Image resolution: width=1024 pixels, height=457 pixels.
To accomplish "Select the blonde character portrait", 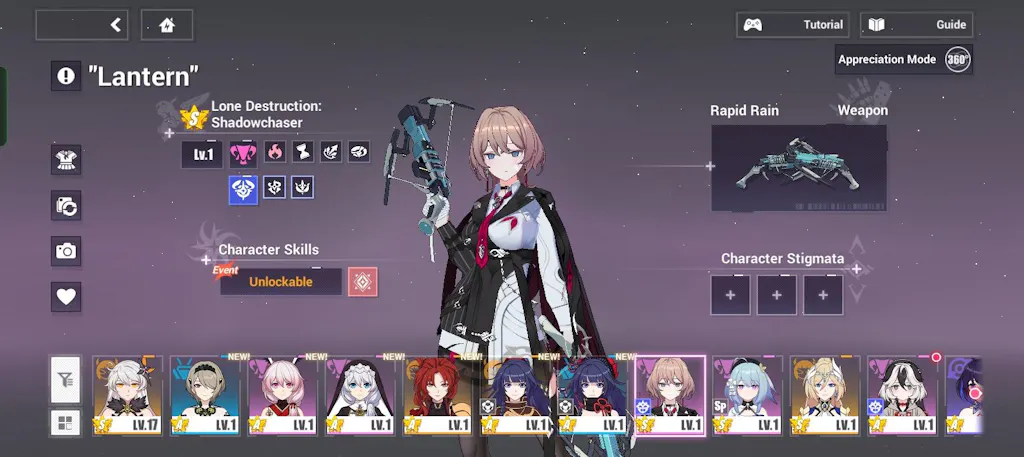I will click(825, 395).
